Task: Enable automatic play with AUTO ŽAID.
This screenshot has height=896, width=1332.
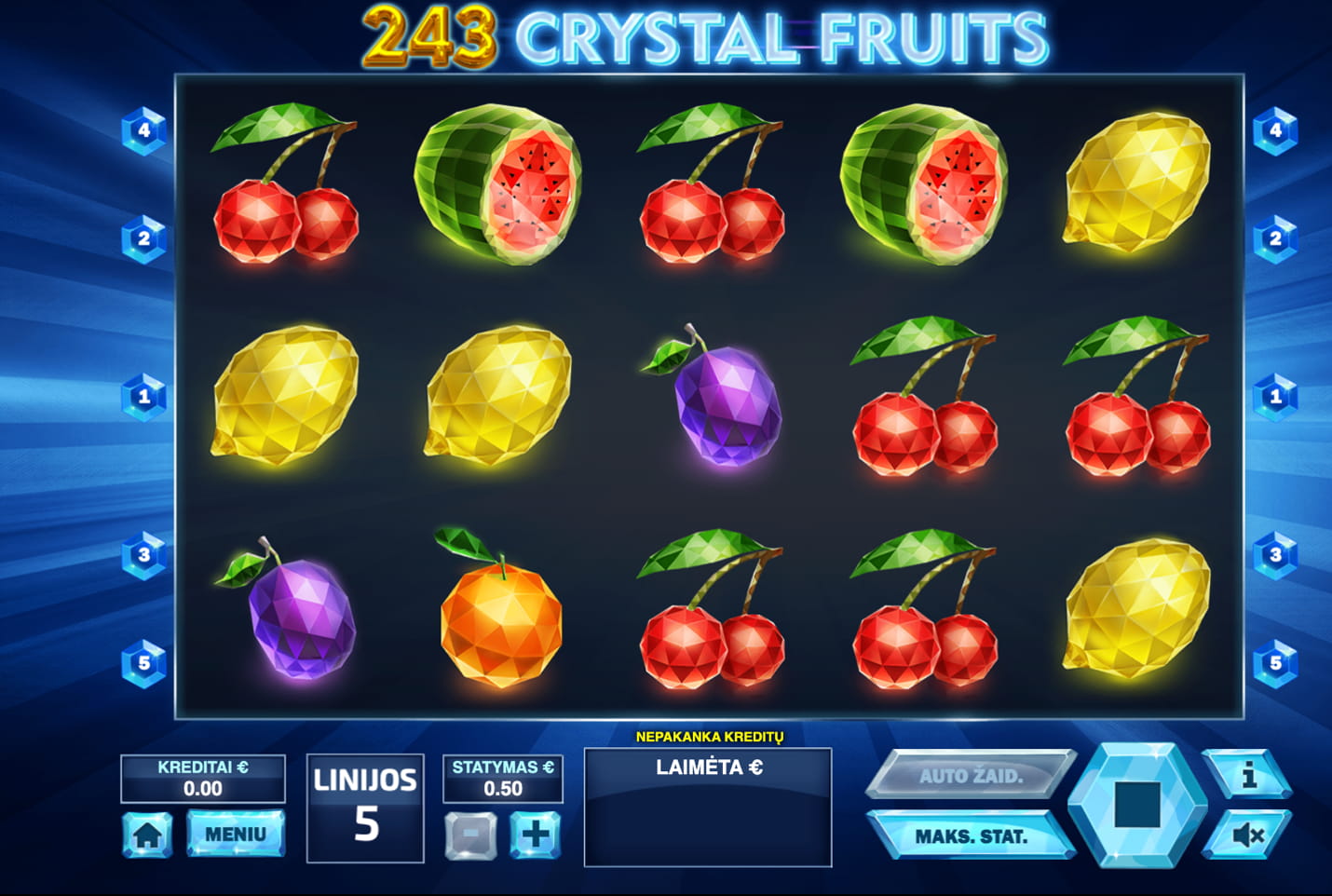Action: click(972, 772)
